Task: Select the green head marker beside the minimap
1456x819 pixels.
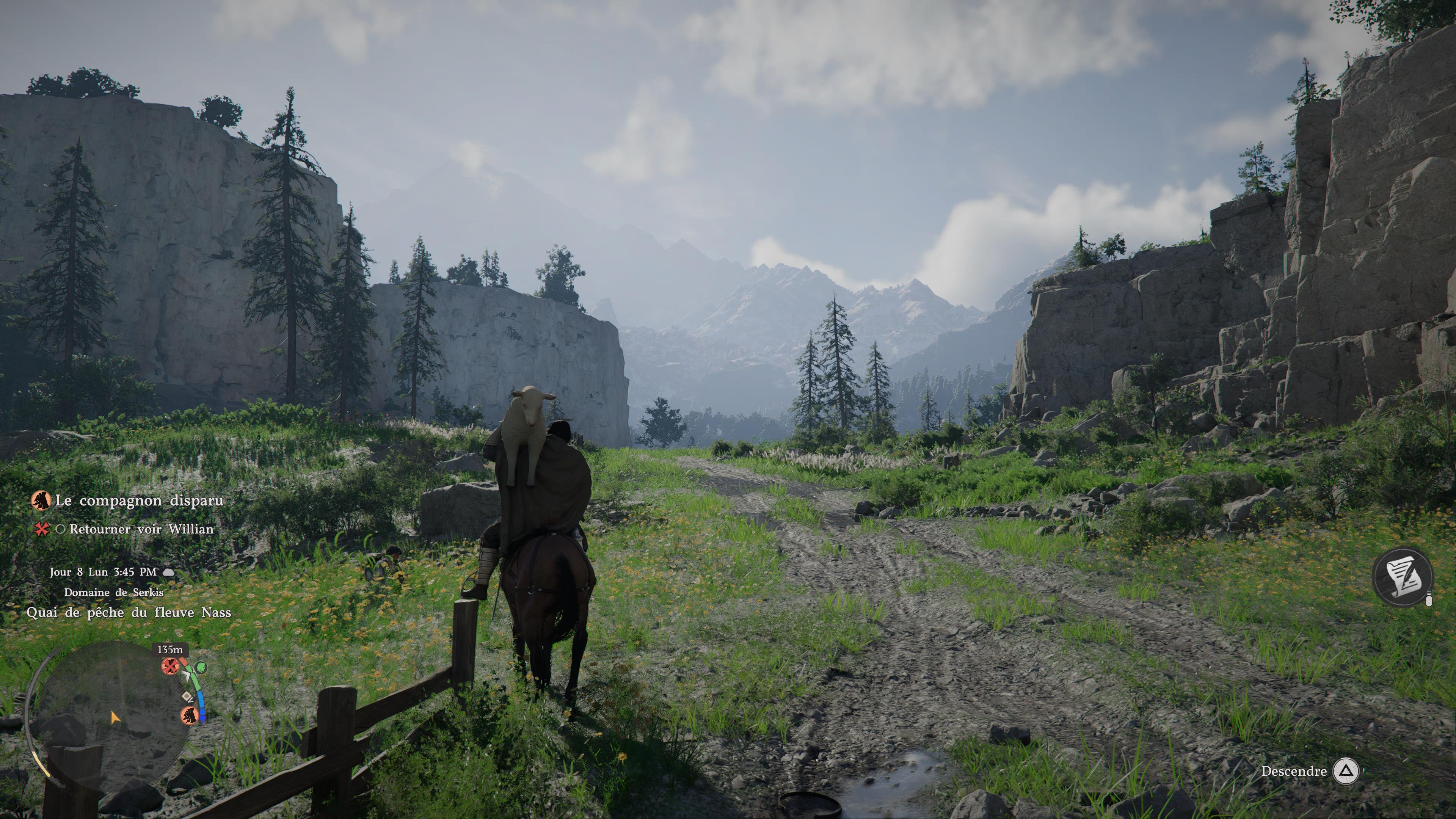Action: [201, 668]
